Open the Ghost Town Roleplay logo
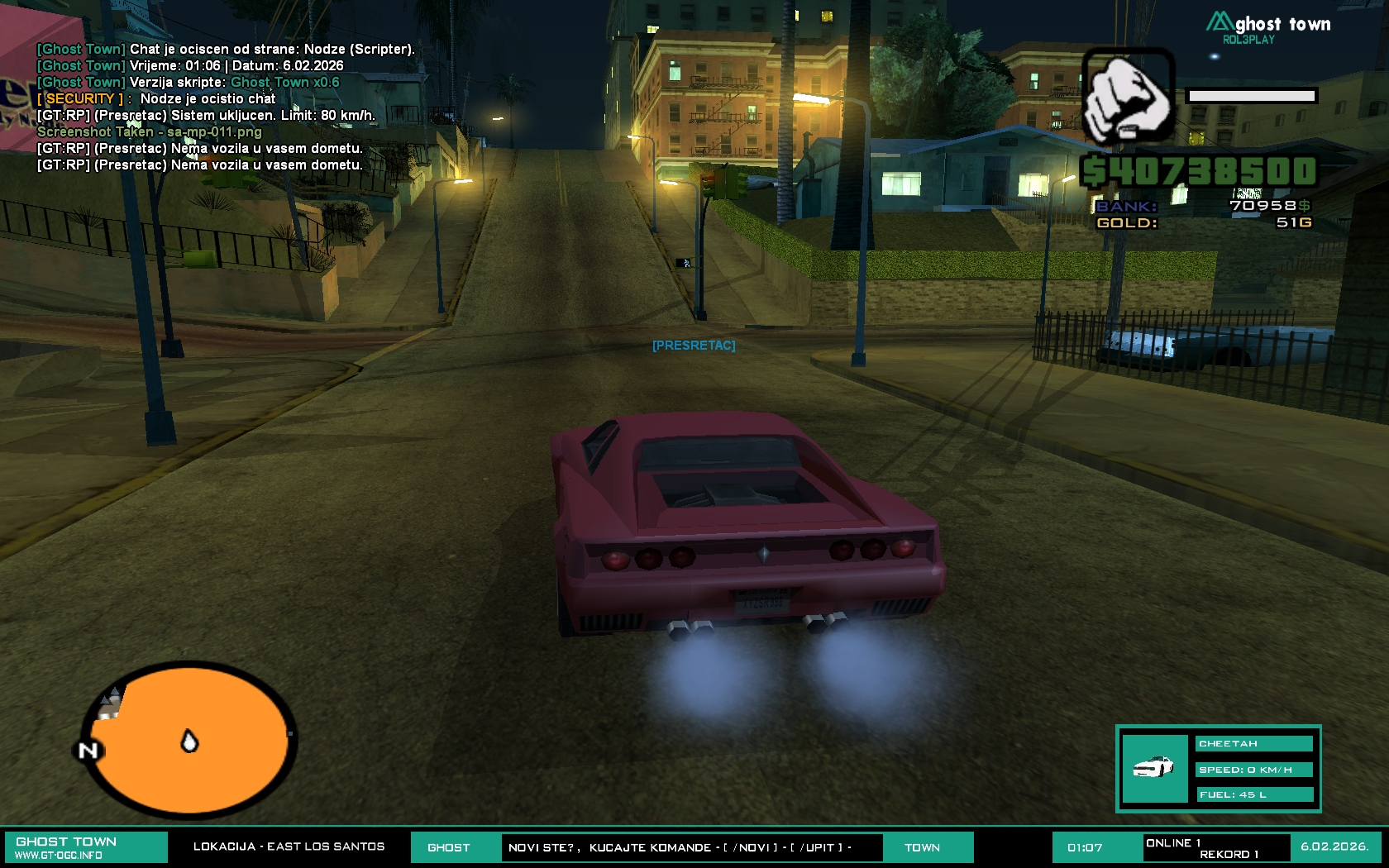Image resolution: width=1389 pixels, height=868 pixels. coord(1268,28)
